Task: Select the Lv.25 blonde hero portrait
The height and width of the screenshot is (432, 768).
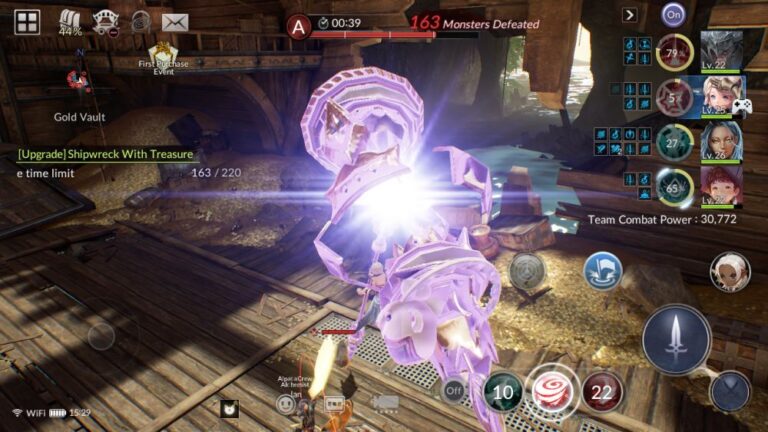Action: [720, 97]
